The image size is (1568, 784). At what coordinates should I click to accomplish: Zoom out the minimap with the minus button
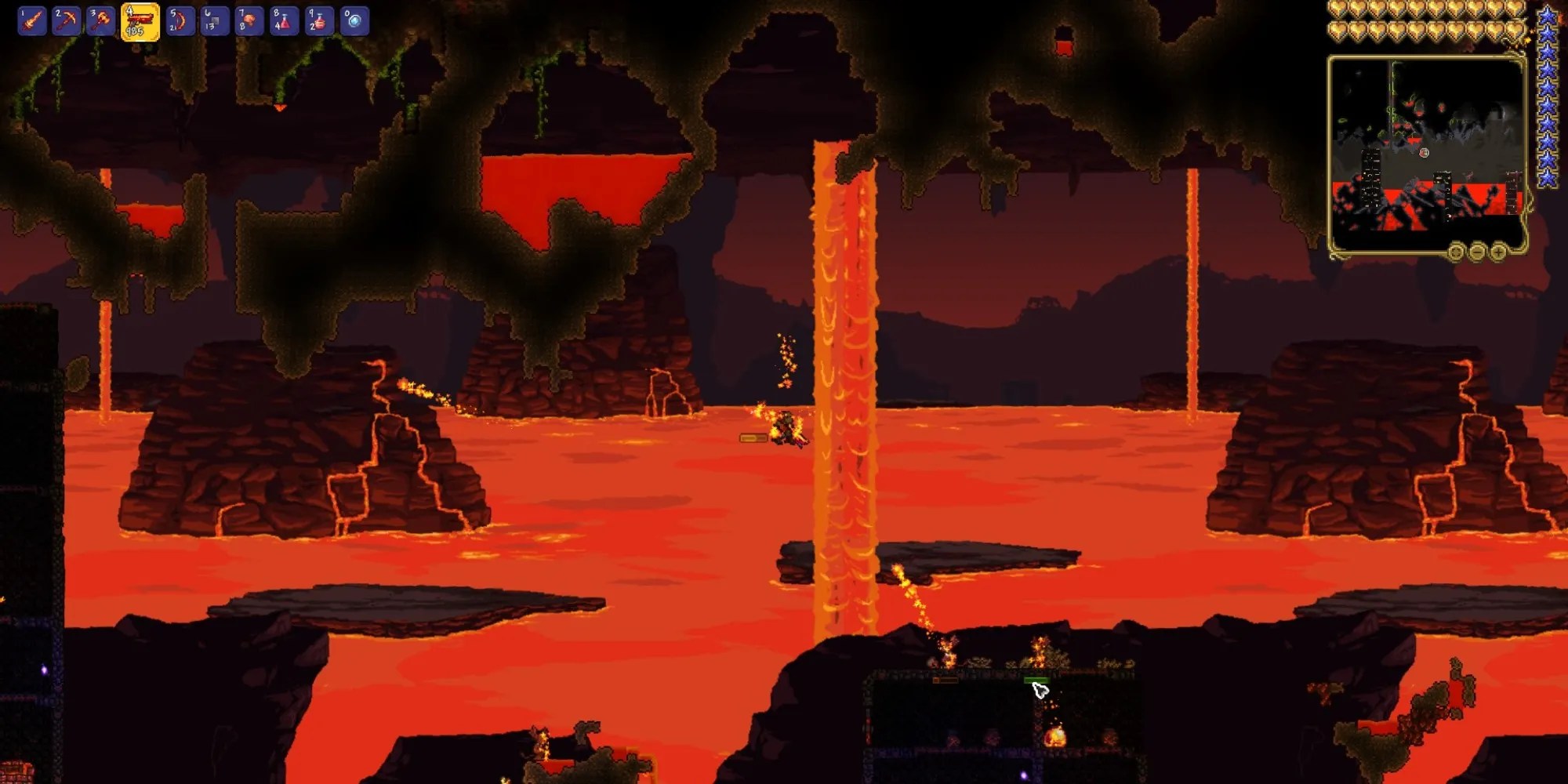coord(1477,252)
